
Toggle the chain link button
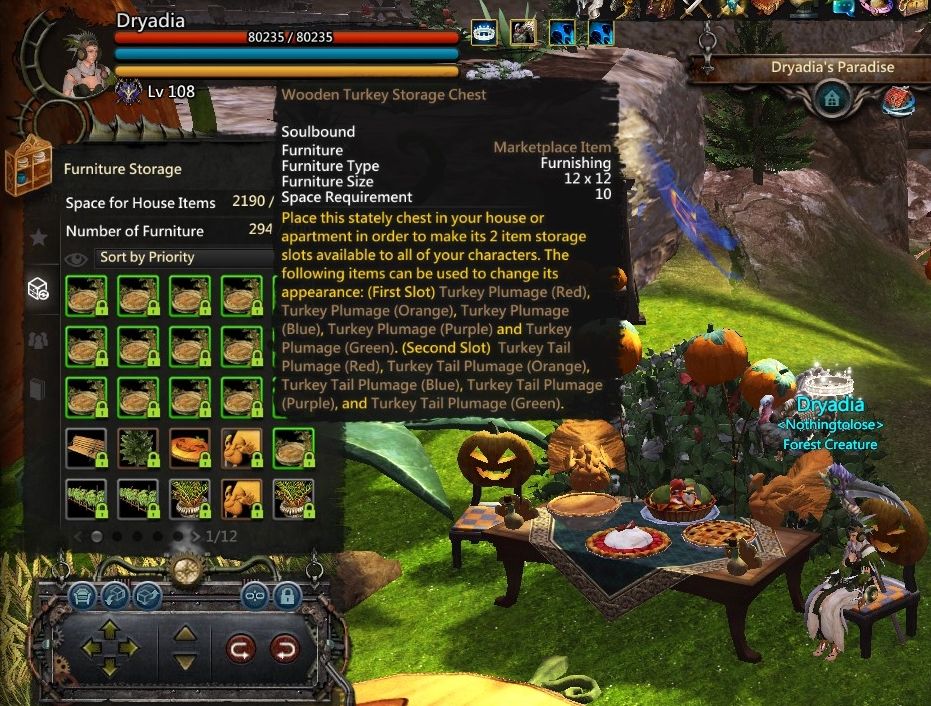pos(256,597)
